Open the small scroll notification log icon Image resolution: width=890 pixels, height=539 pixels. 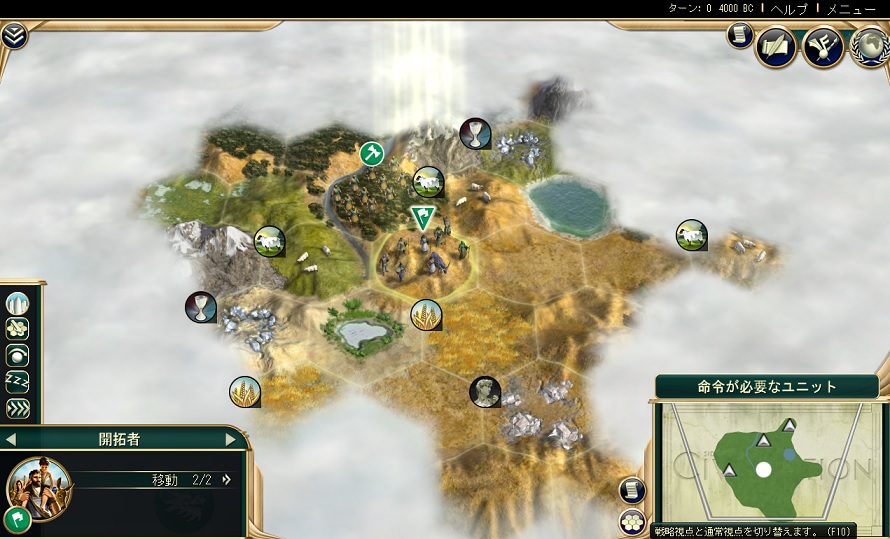[x=739, y=36]
